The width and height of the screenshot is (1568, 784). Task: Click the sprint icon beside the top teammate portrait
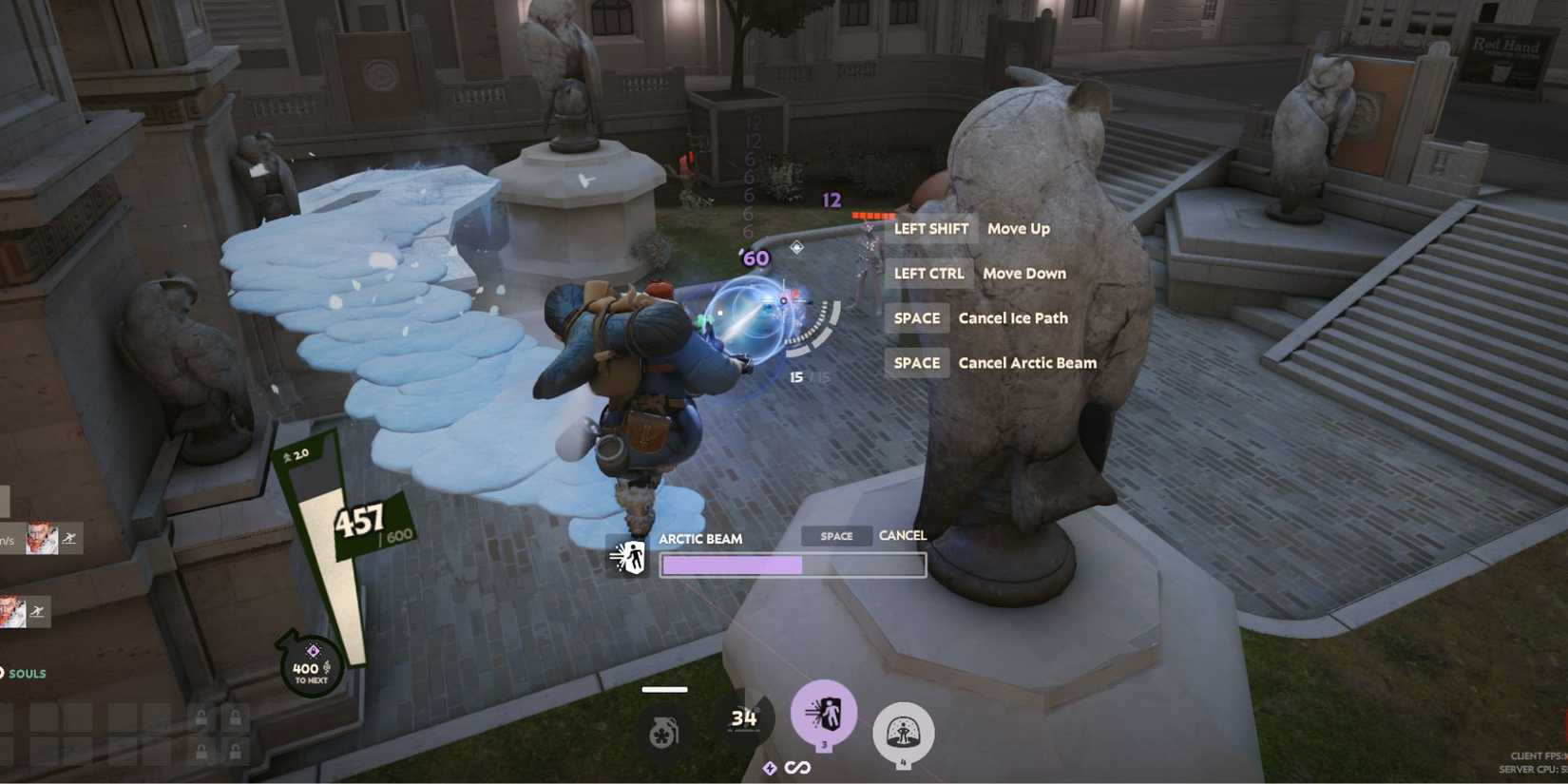coord(70,538)
